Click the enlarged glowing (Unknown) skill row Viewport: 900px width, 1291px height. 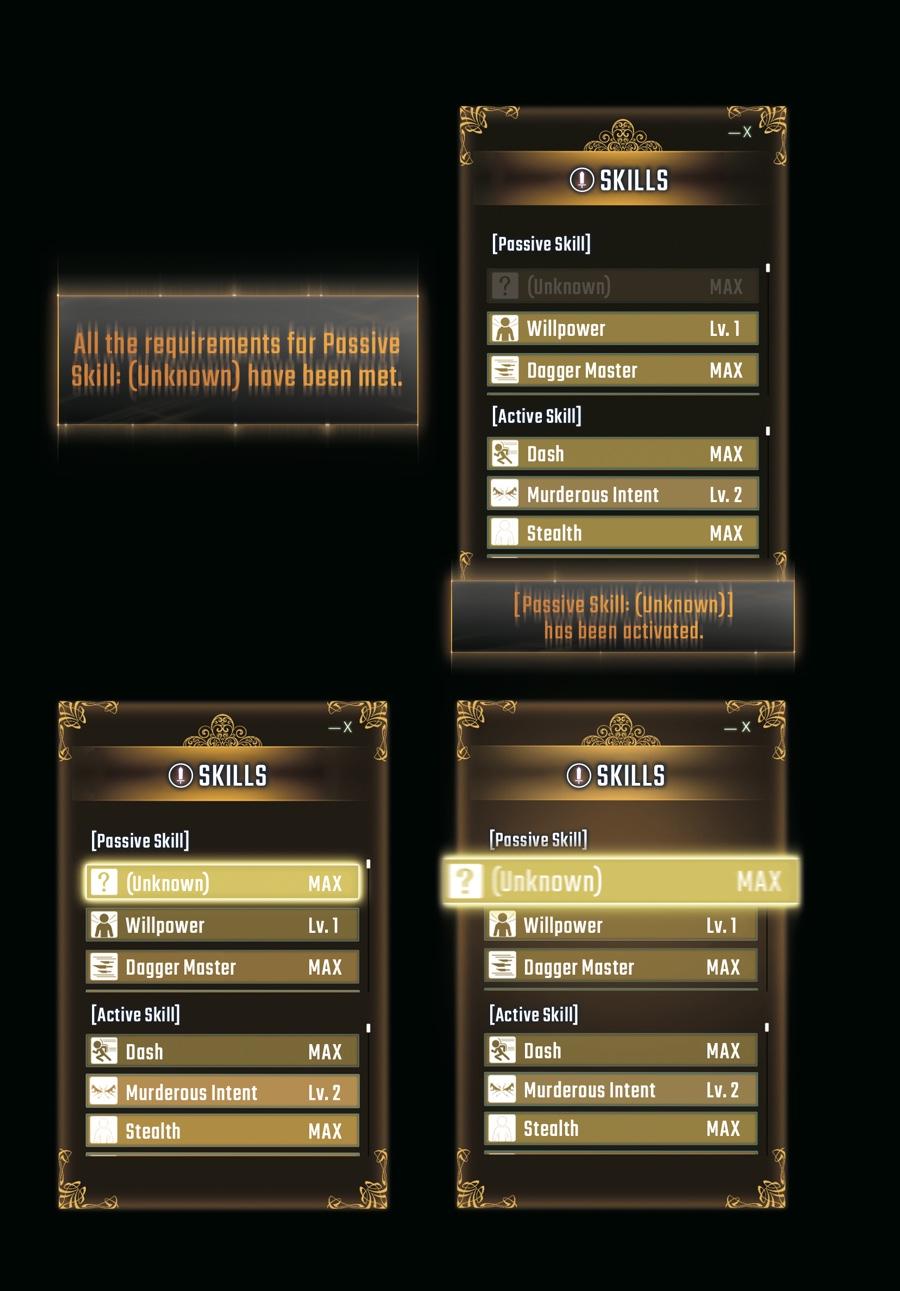(x=621, y=881)
